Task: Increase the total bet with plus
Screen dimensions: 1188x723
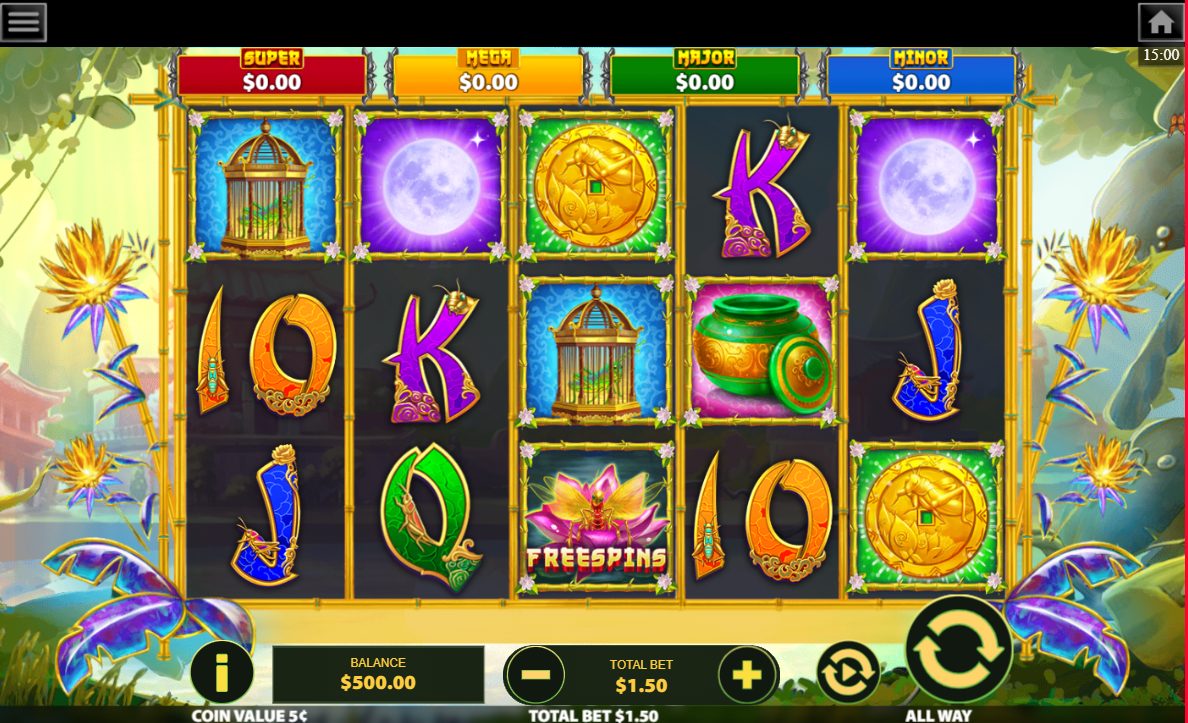Action: 747,675
